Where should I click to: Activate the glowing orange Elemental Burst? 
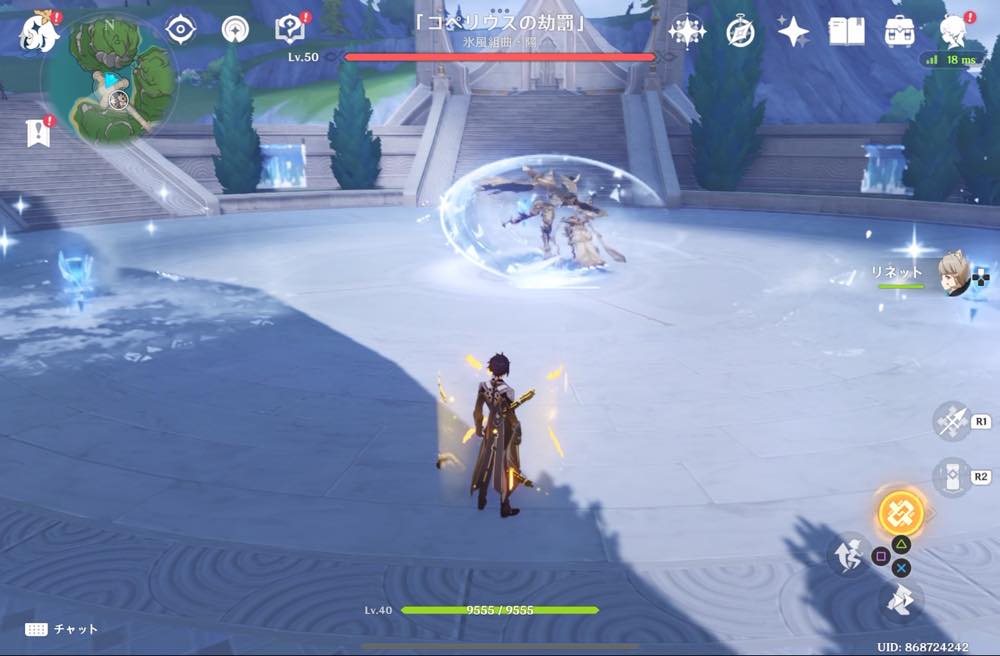pyautogui.click(x=901, y=512)
